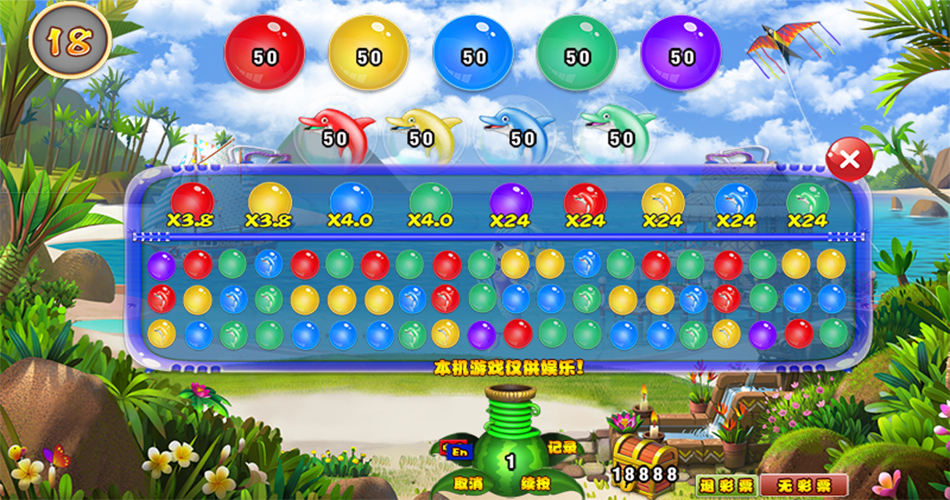Switch language with the En flag button
This screenshot has height=500, width=950.
pyautogui.click(x=461, y=450)
